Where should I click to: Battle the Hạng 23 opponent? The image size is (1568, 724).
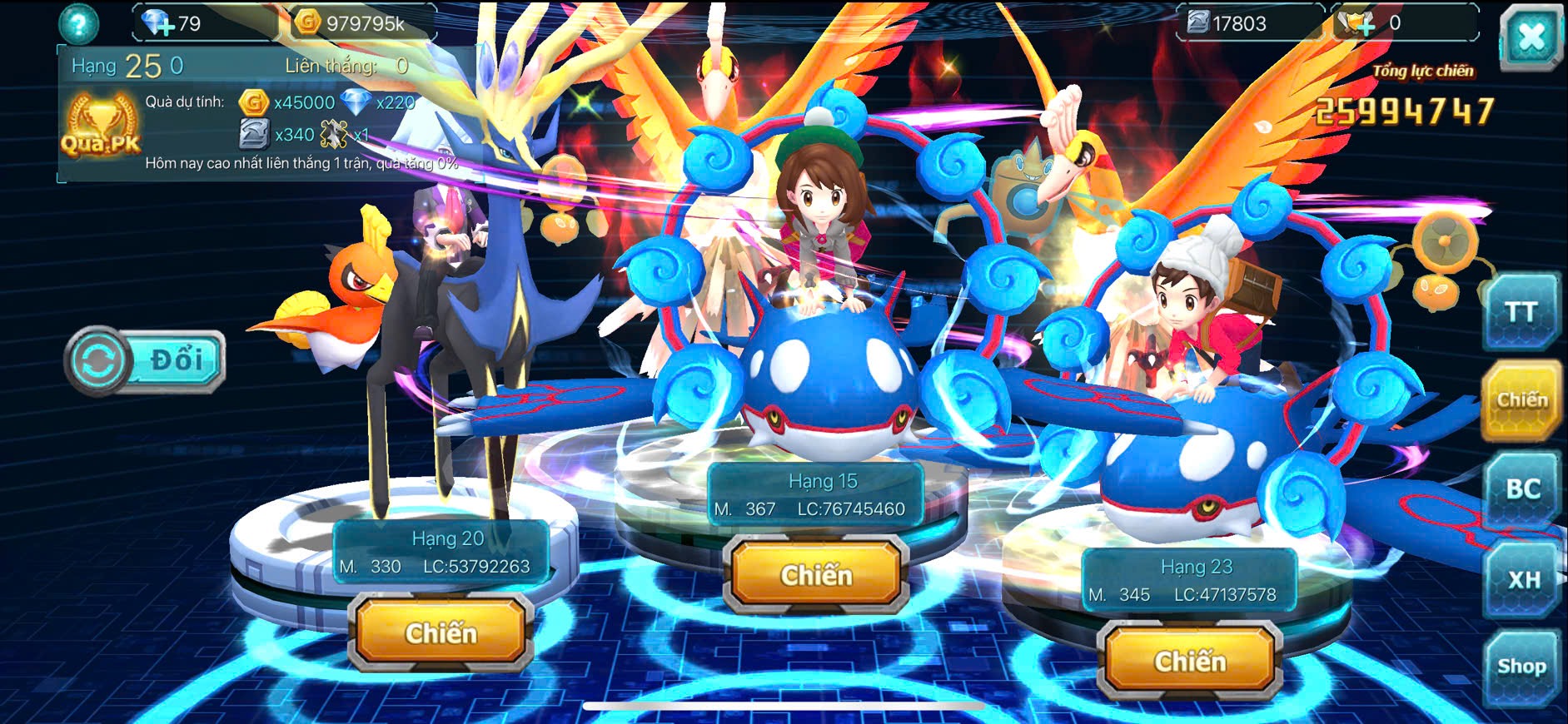1189,662
